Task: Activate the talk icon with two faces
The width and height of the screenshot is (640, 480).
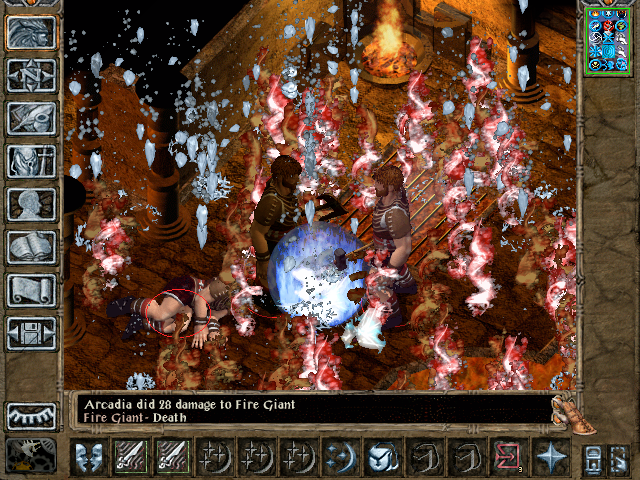Action: tap(90, 457)
